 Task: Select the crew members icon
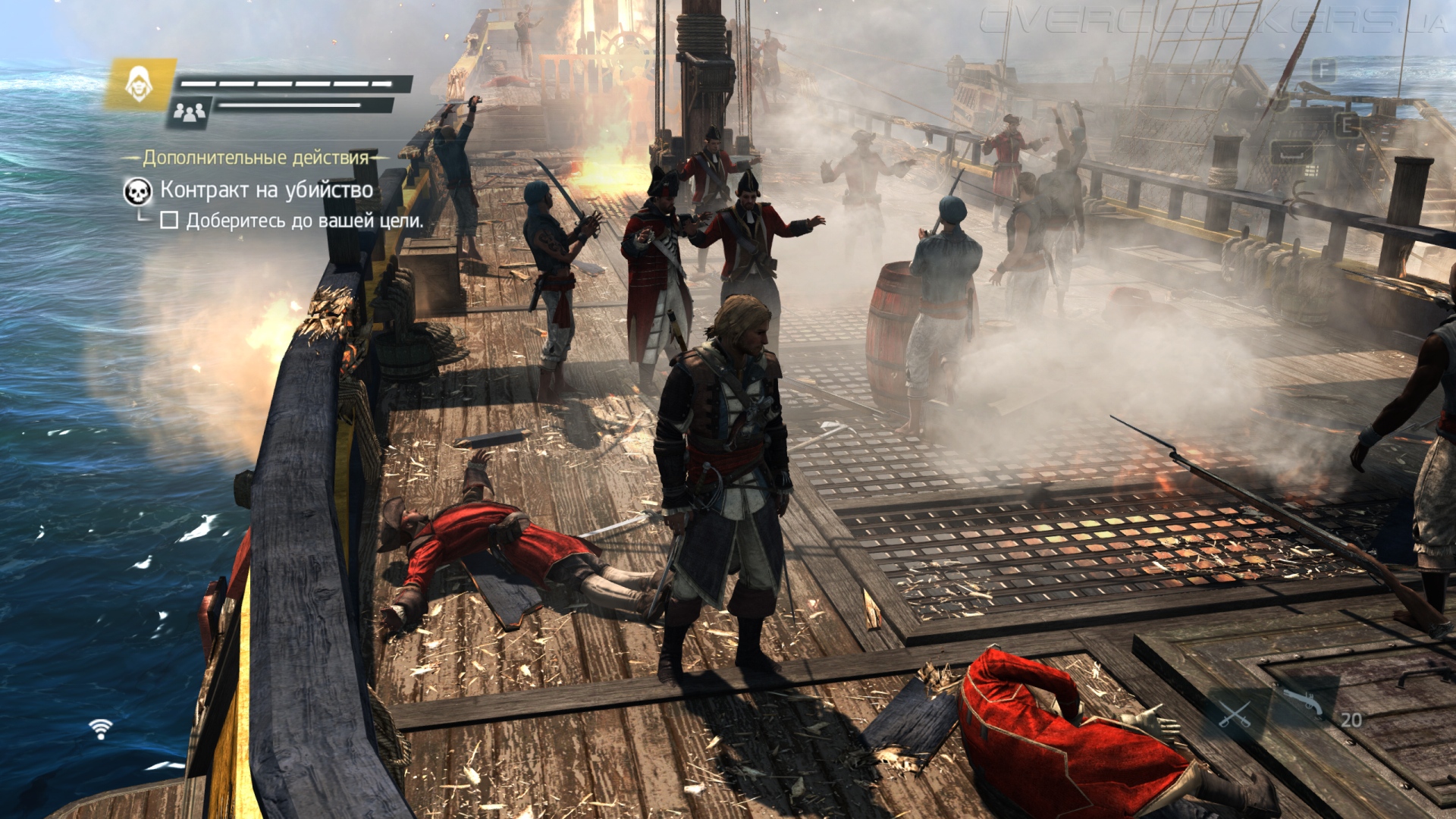(190, 113)
